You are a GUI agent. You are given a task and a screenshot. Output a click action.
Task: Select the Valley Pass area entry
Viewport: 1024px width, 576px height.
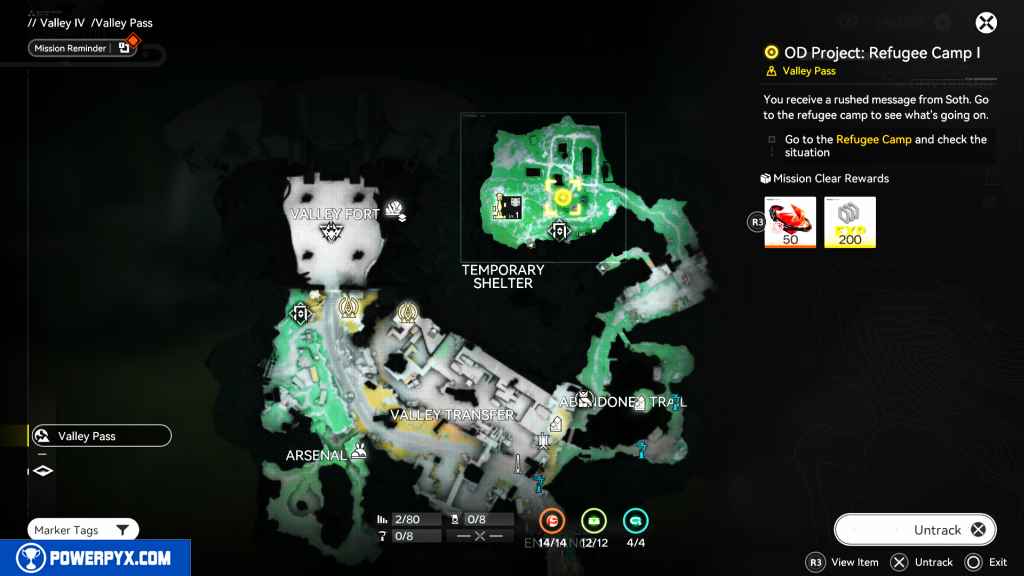pyautogui.click(x=100, y=436)
